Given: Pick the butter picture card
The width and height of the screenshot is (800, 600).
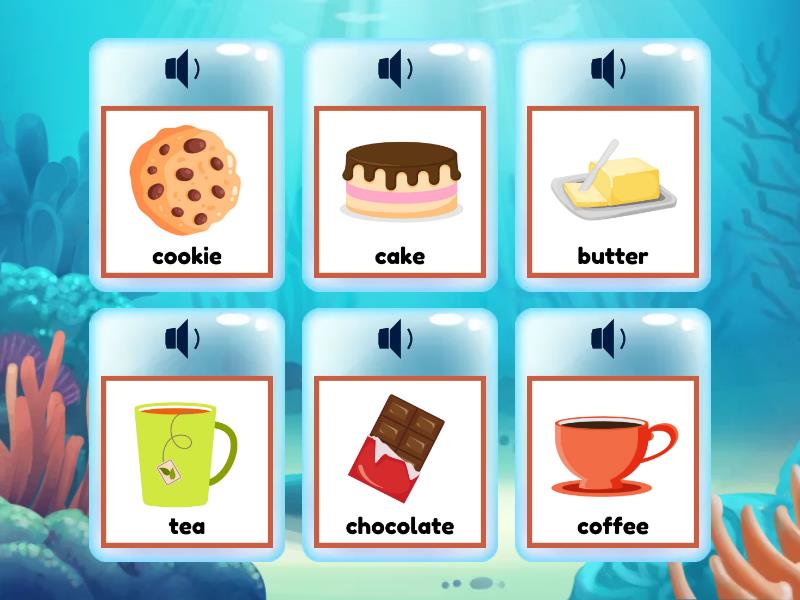Looking at the screenshot, I should [613, 192].
